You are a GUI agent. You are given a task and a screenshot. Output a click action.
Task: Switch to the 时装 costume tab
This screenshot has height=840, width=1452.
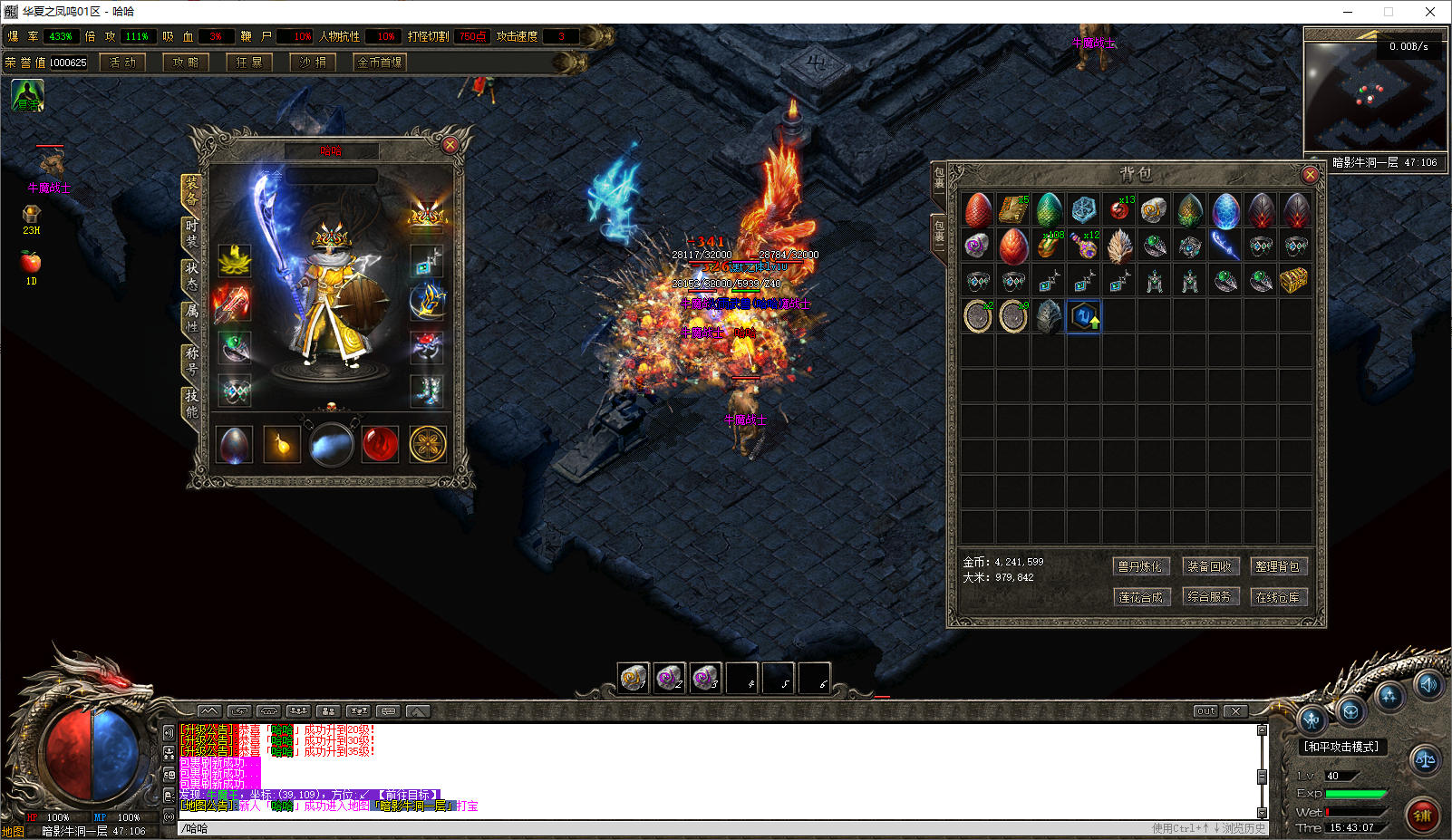(191, 233)
